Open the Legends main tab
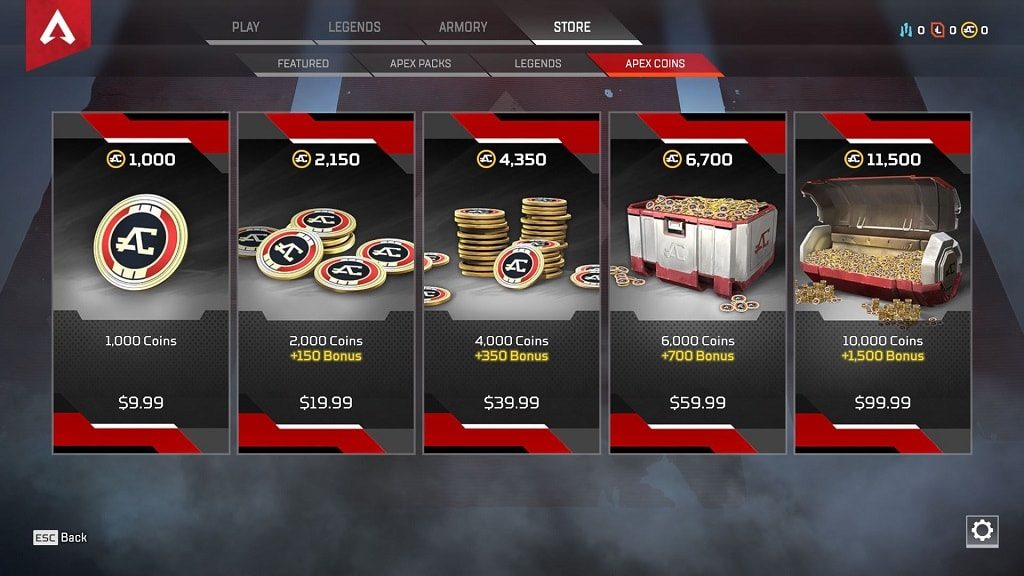Screen dimensions: 1024x576 [354, 27]
